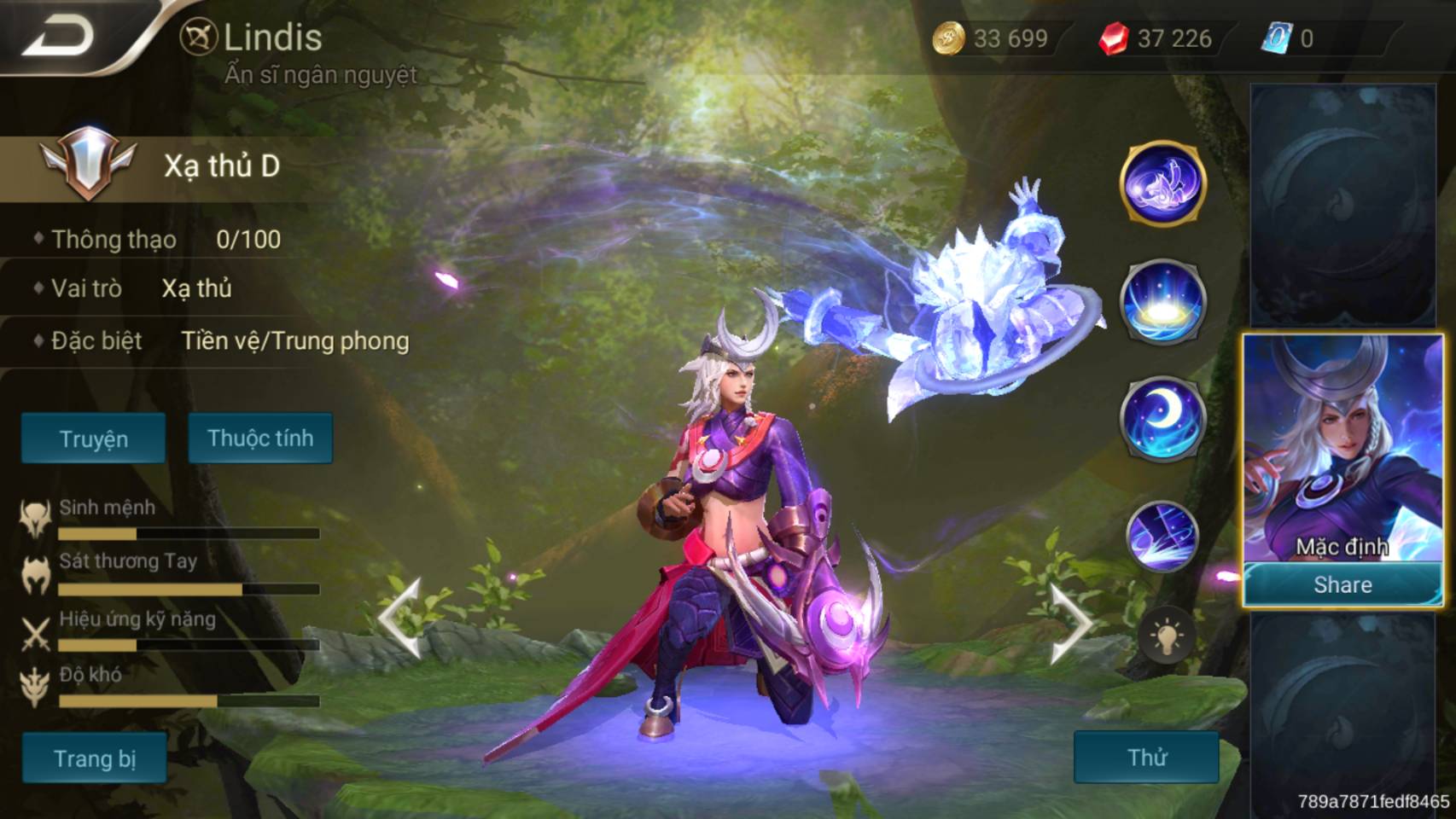Switch to the previous hero with left arrow
The image size is (1456, 819).
pos(399,619)
